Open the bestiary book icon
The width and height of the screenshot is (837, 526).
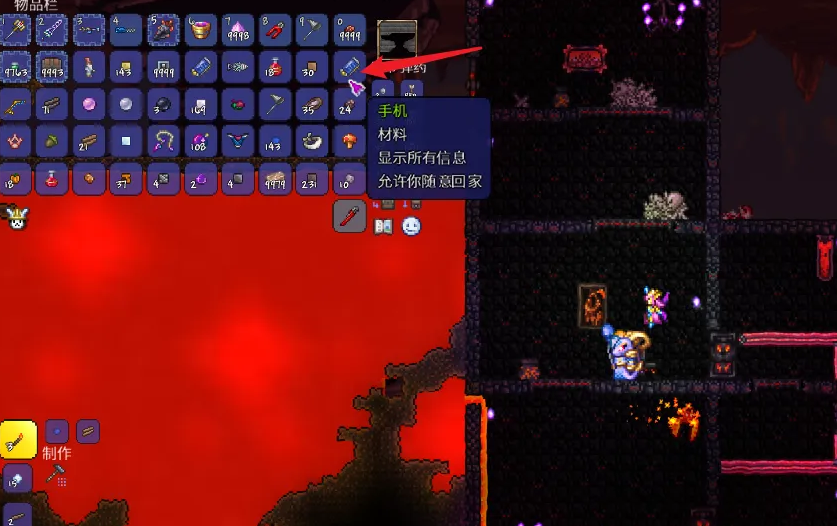tap(383, 227)
